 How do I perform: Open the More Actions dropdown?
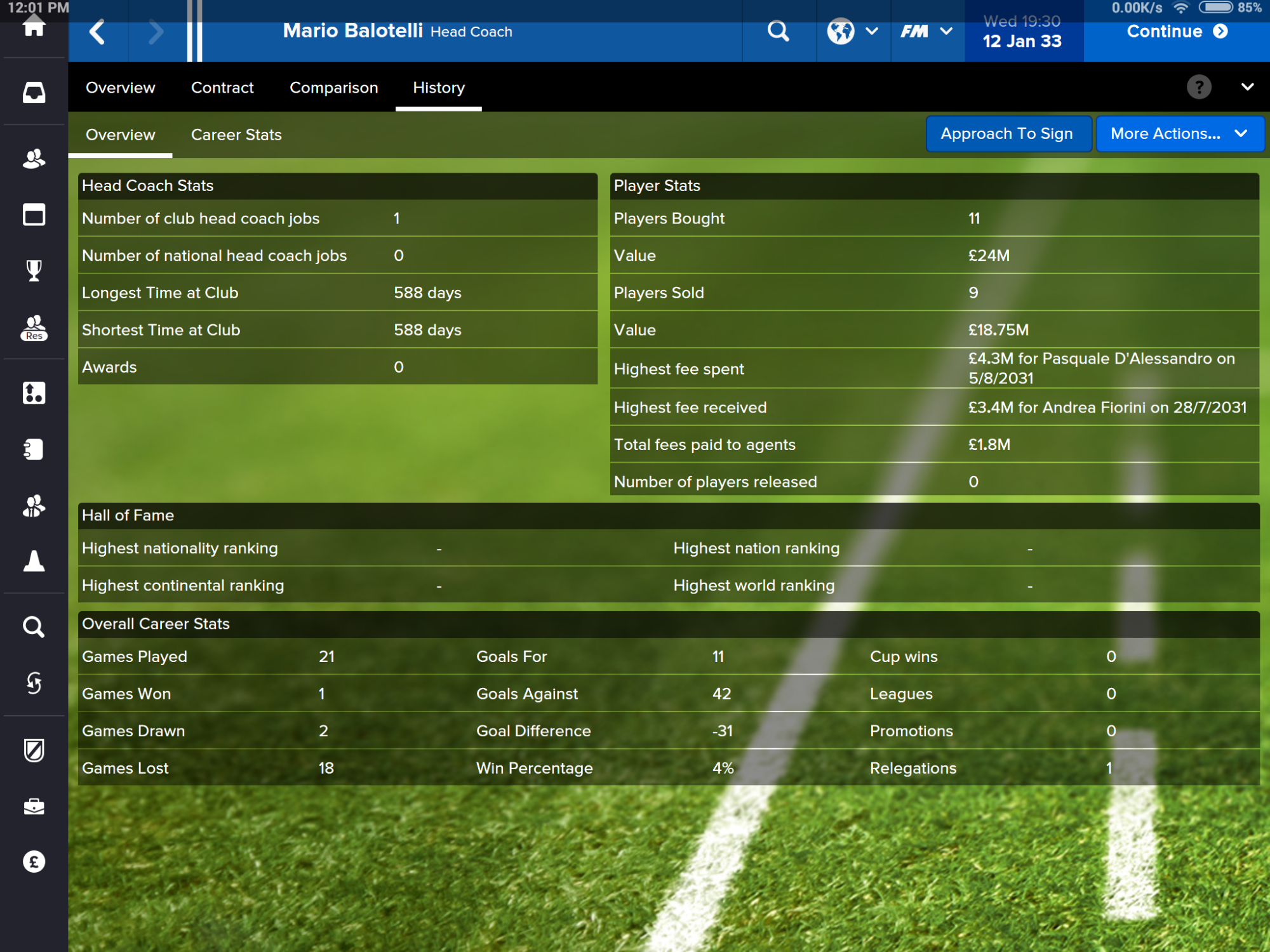1179,134
